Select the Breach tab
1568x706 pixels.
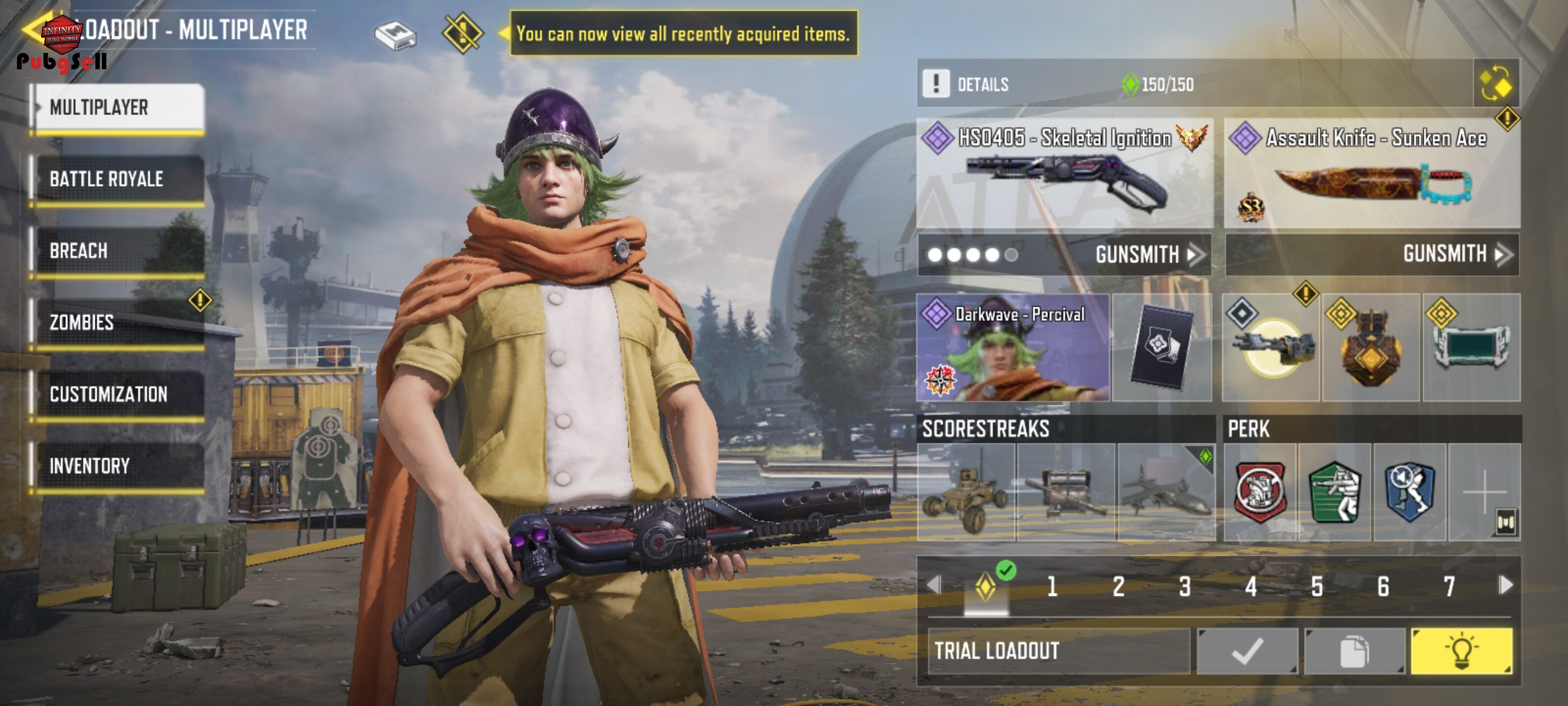pyautogui.click(x=119, y=251)
